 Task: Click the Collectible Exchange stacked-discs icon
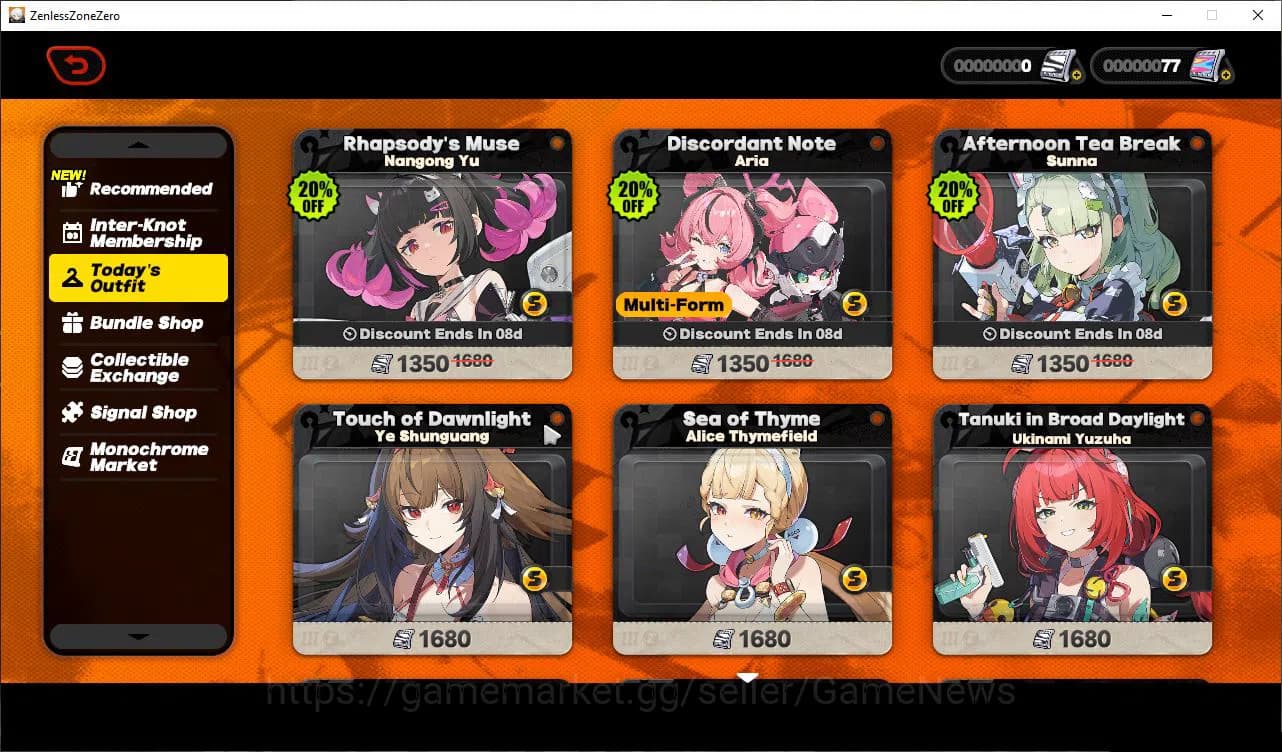(x=70, y=367)
